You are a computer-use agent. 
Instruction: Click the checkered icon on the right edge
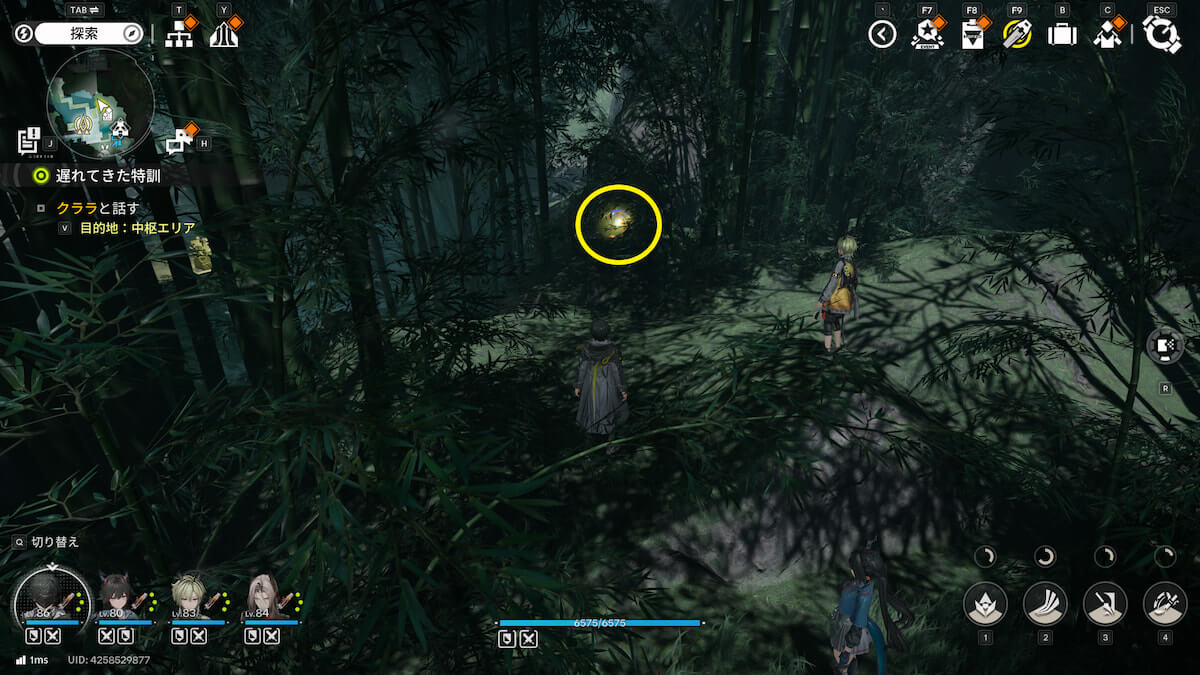[1166, 346]
